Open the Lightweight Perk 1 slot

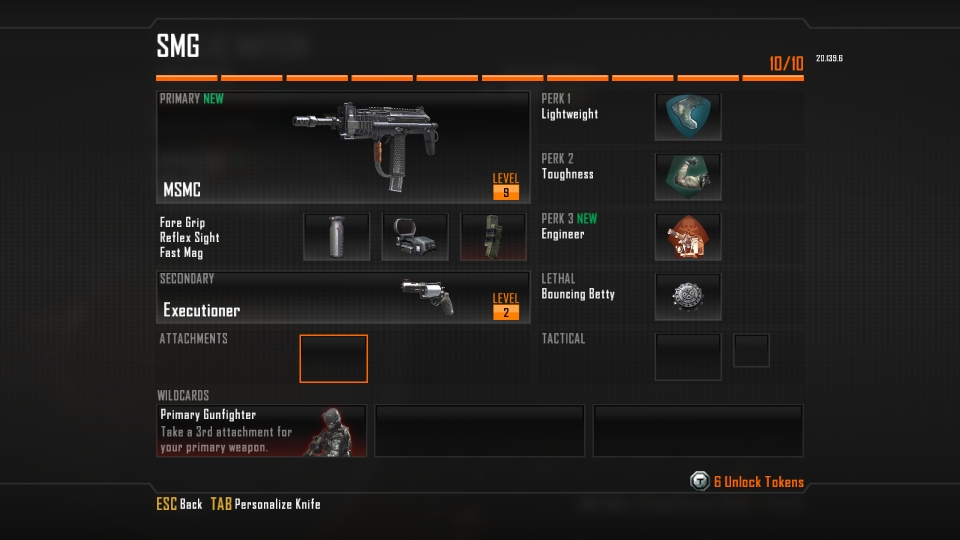[688, 117]
